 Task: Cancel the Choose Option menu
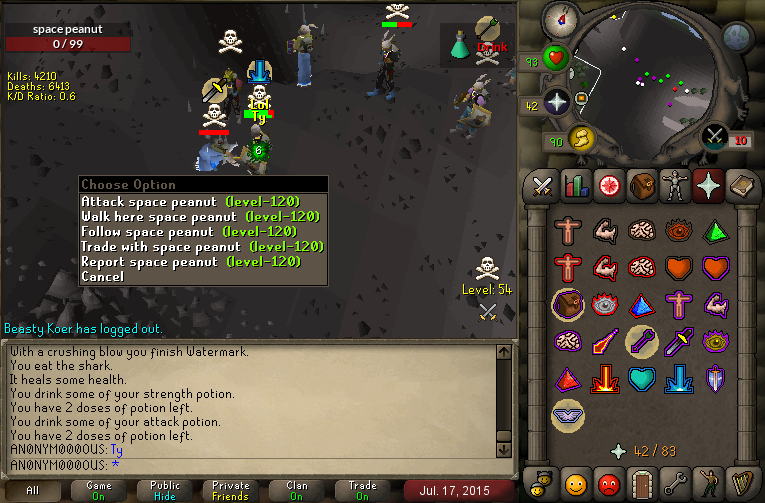click(x=102, y=276)
